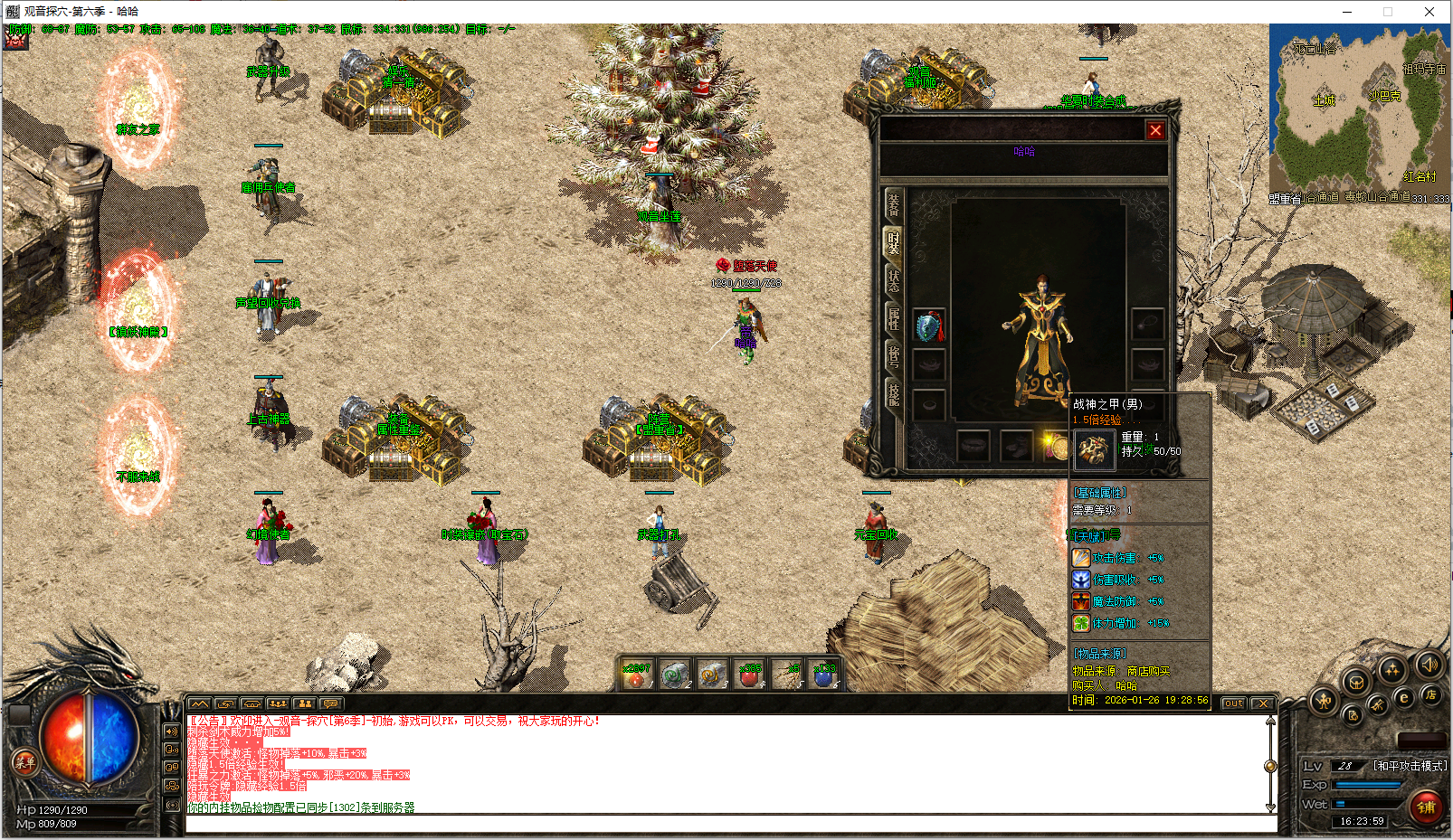1453x840 pixels.
Task: Open the bag chest icon button
Action: pos(1355,683)
